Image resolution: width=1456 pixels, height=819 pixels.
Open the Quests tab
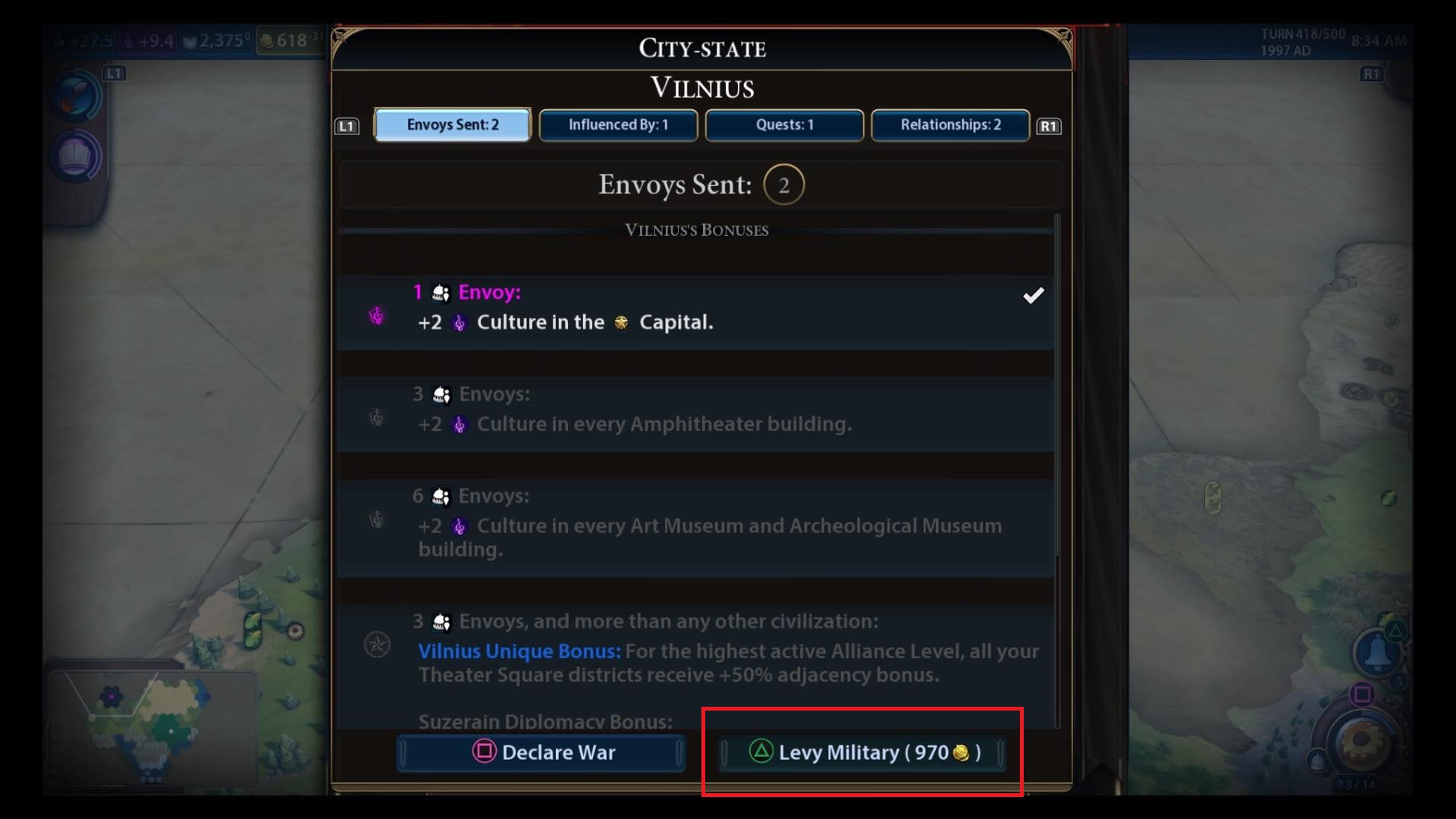[x=784, y=125]
